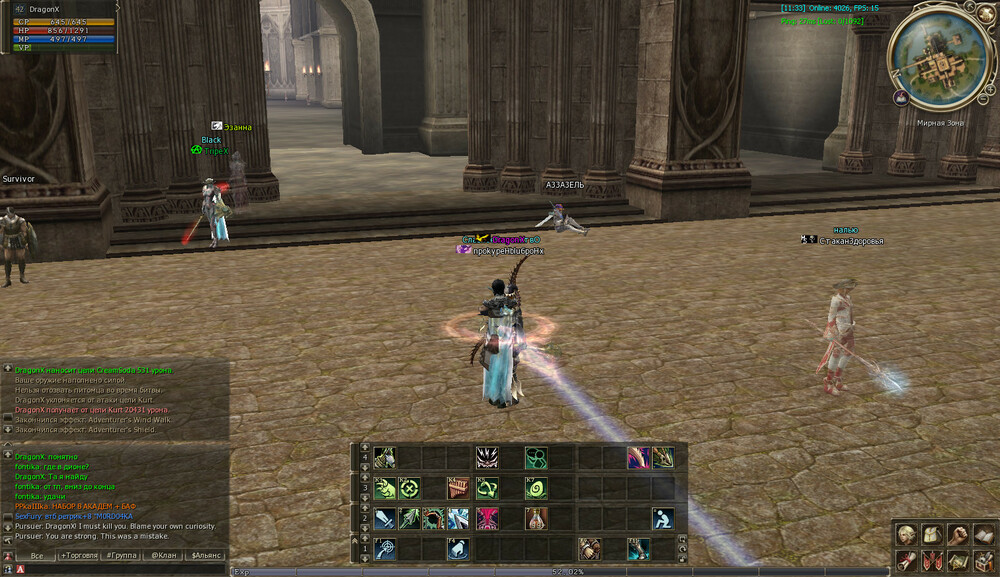Switch to the #Группа chat tab
1000x577 pixels.
tap(123, 555)
